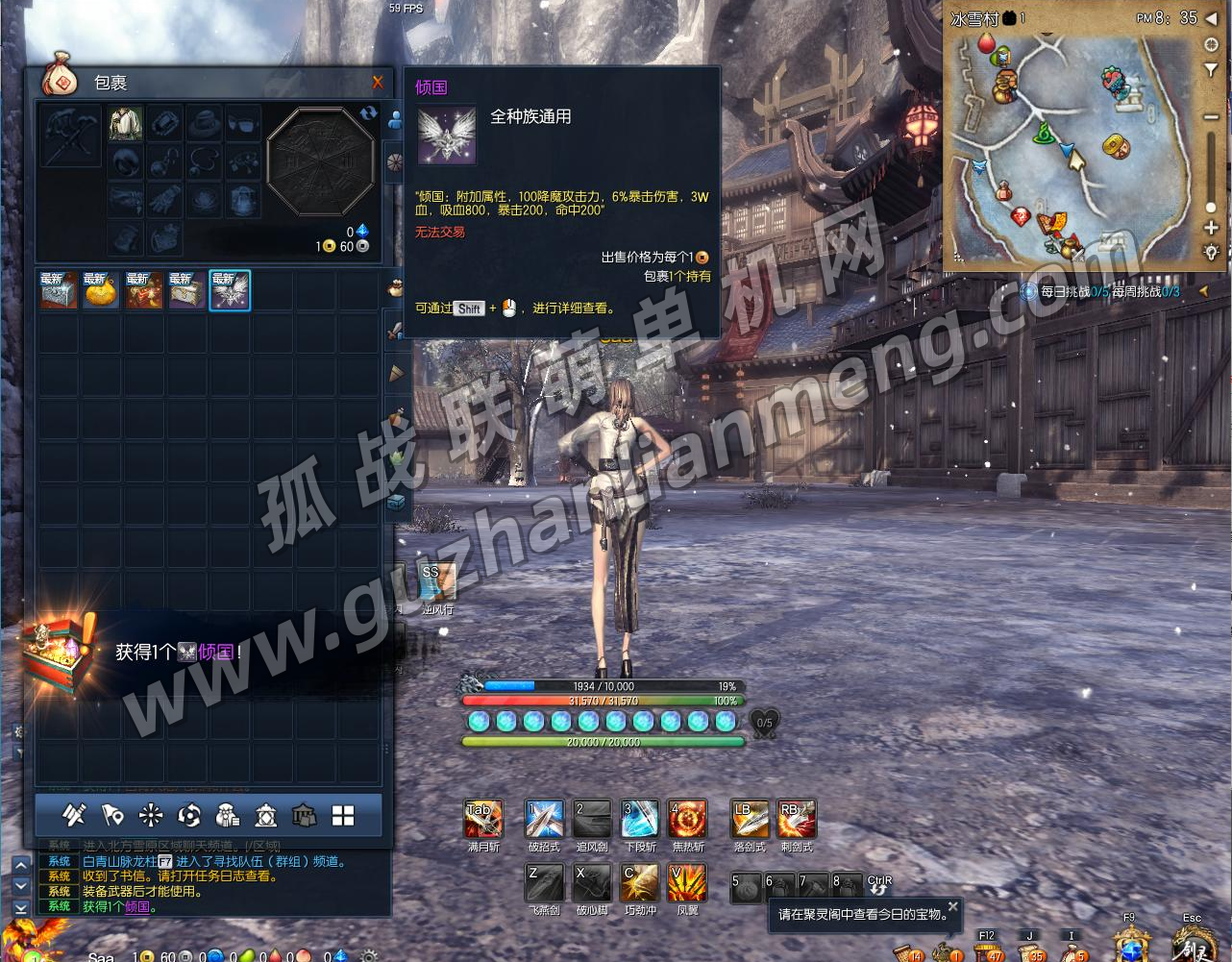Use the 破招式 skill icon

pyautogui.click(x=544, y=820)
